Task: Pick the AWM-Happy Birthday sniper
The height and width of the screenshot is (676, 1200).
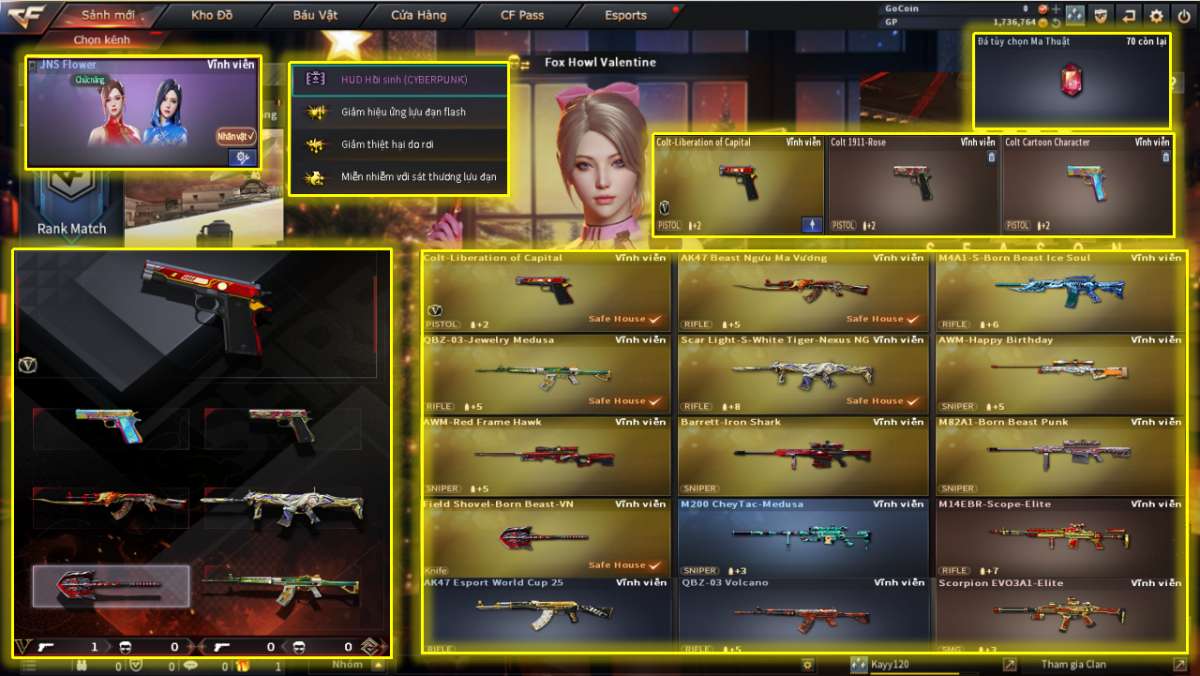Action: coord(1061,372)
